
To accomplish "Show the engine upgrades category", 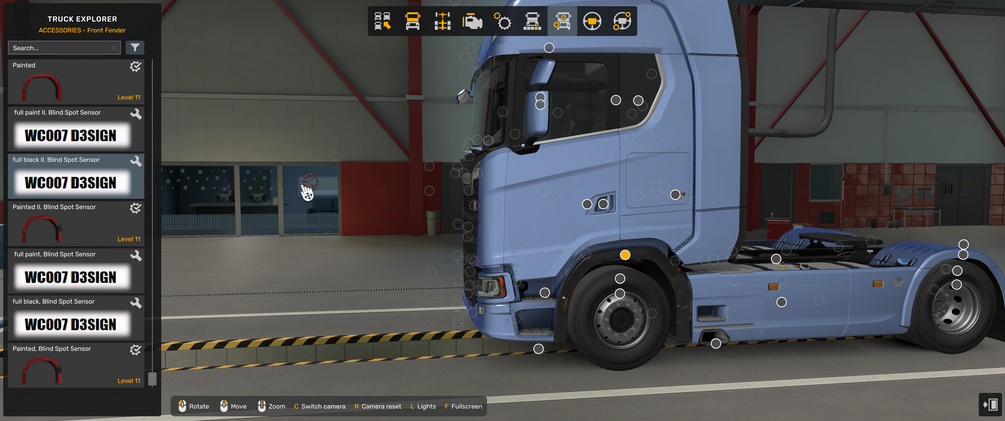I will (x=473, y=21).
